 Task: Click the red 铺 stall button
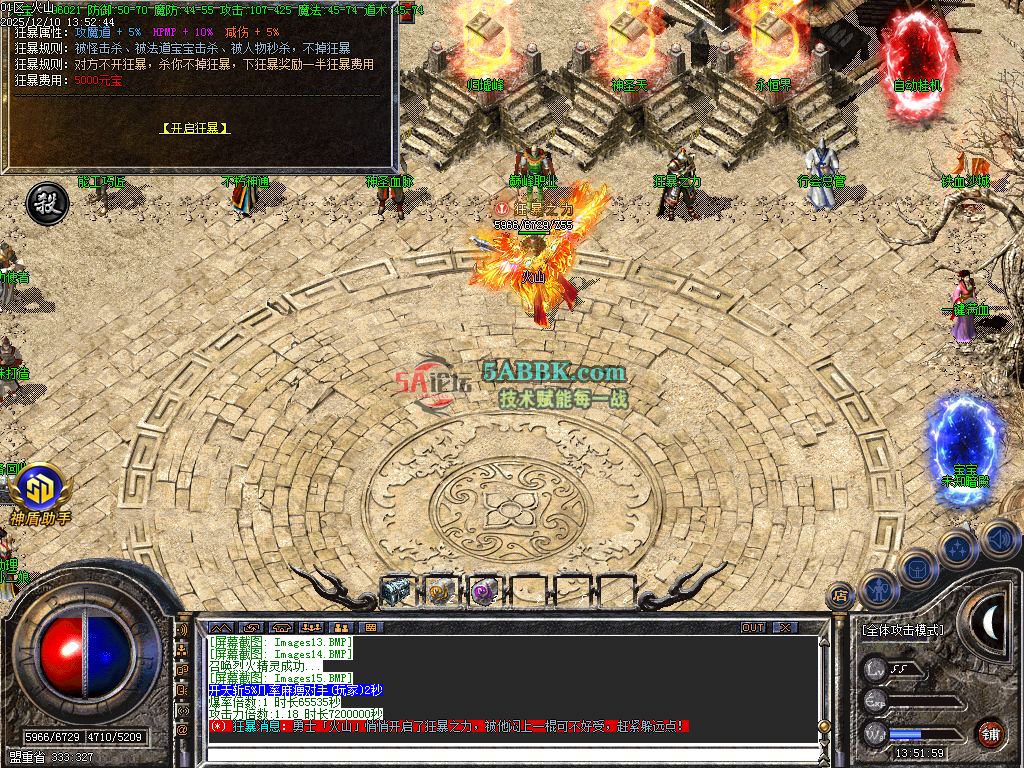(x=990, y=731)
